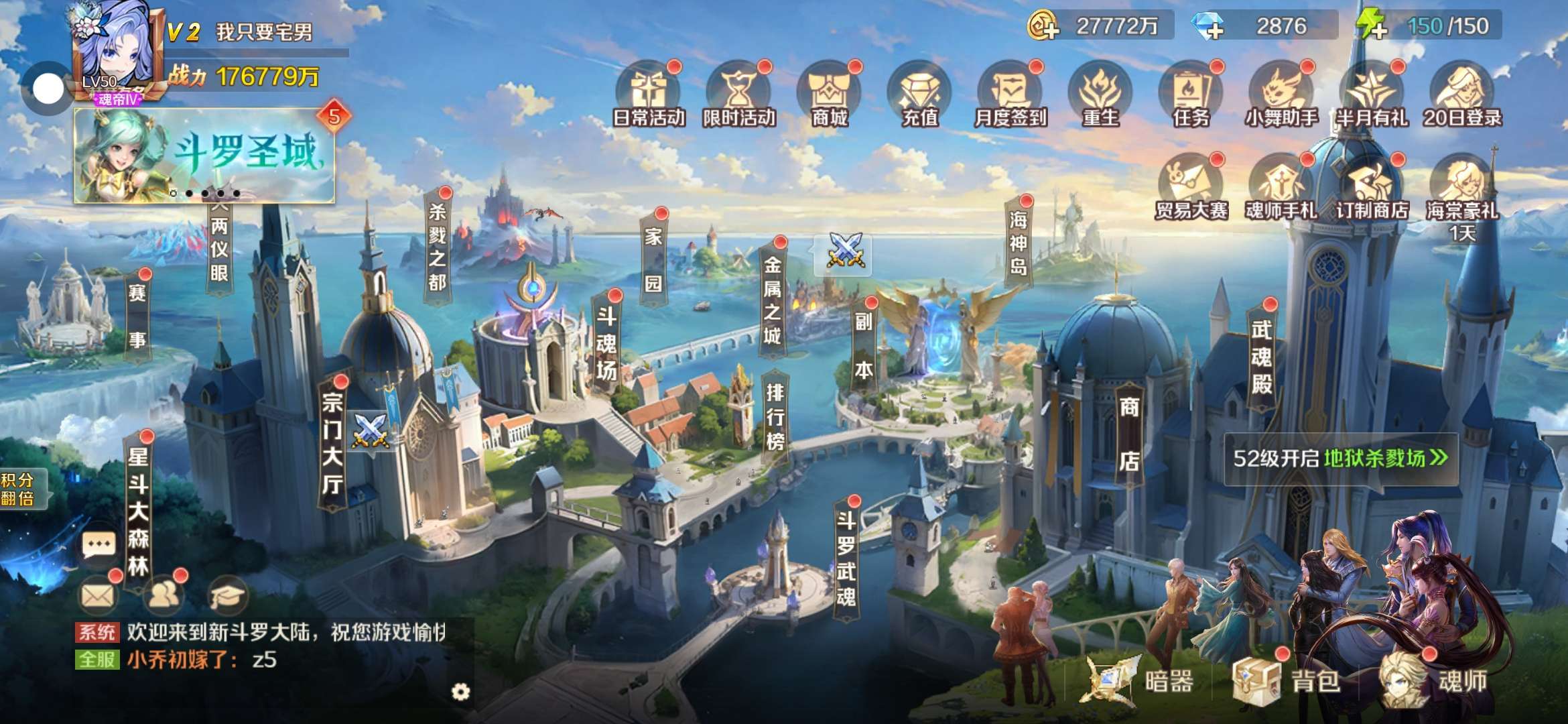The width and height of the screenshot is (1568, 724).
Task: Open the 背包 backpack
Action: (1287, 680)
